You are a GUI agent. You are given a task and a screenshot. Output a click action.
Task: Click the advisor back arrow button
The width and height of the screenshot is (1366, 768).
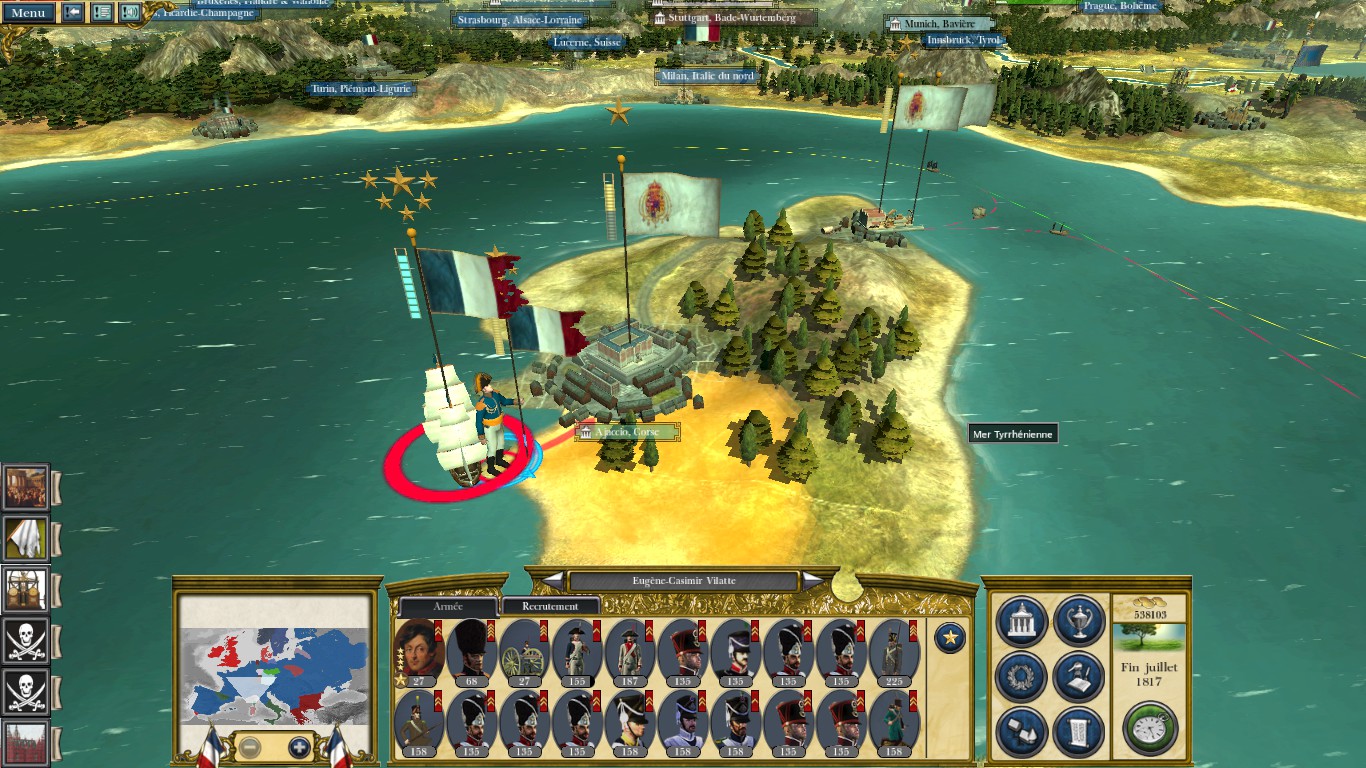pos(73,13)
